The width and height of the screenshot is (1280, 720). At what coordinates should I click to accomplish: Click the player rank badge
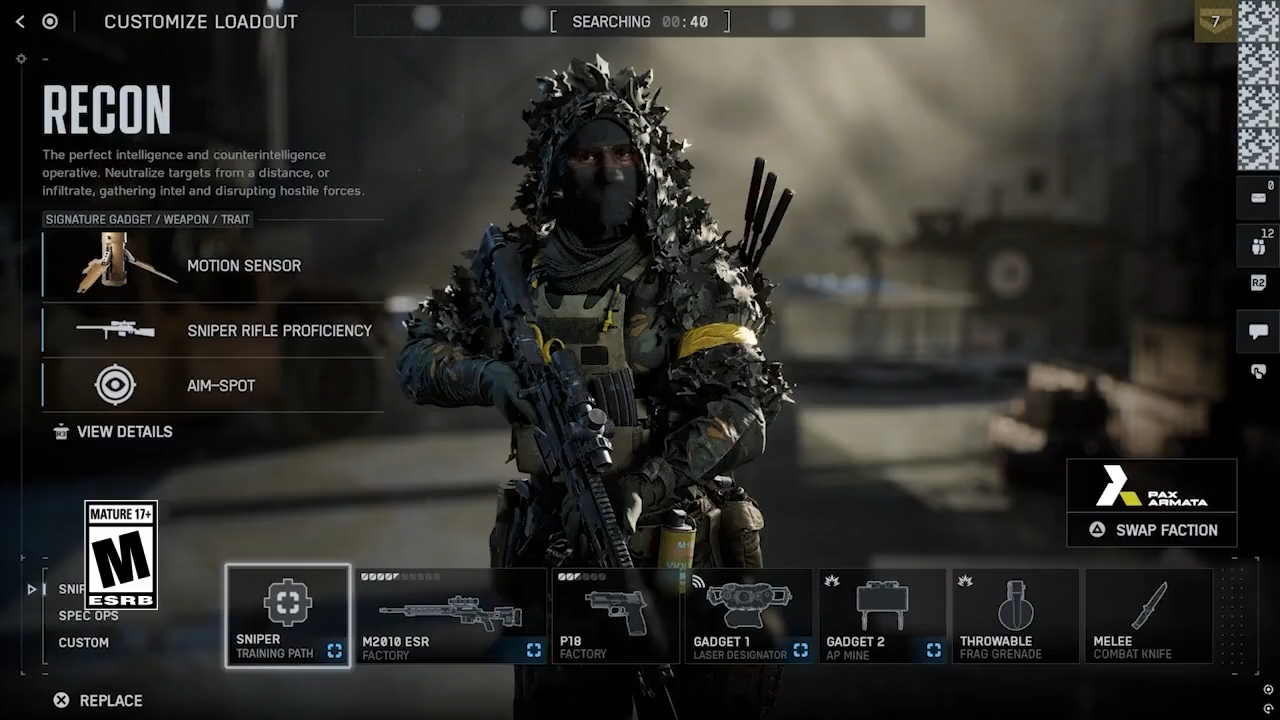click(x=1215, y=21)
